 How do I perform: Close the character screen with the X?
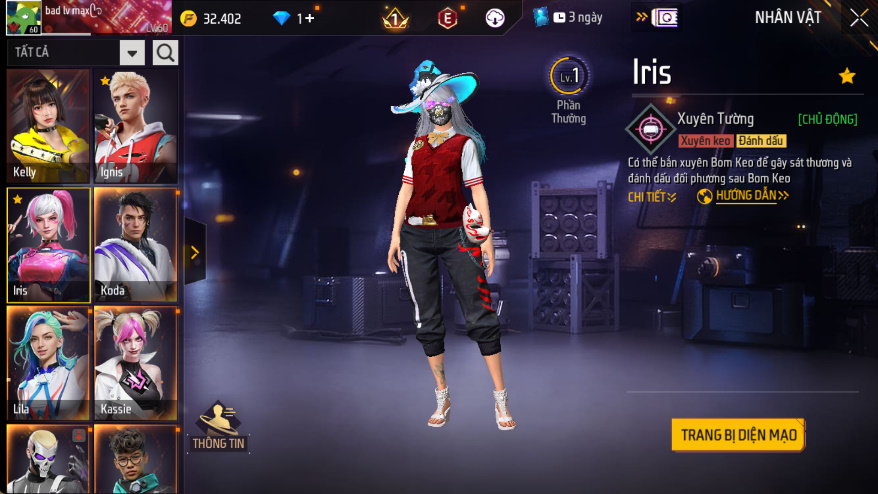(858, 18)
